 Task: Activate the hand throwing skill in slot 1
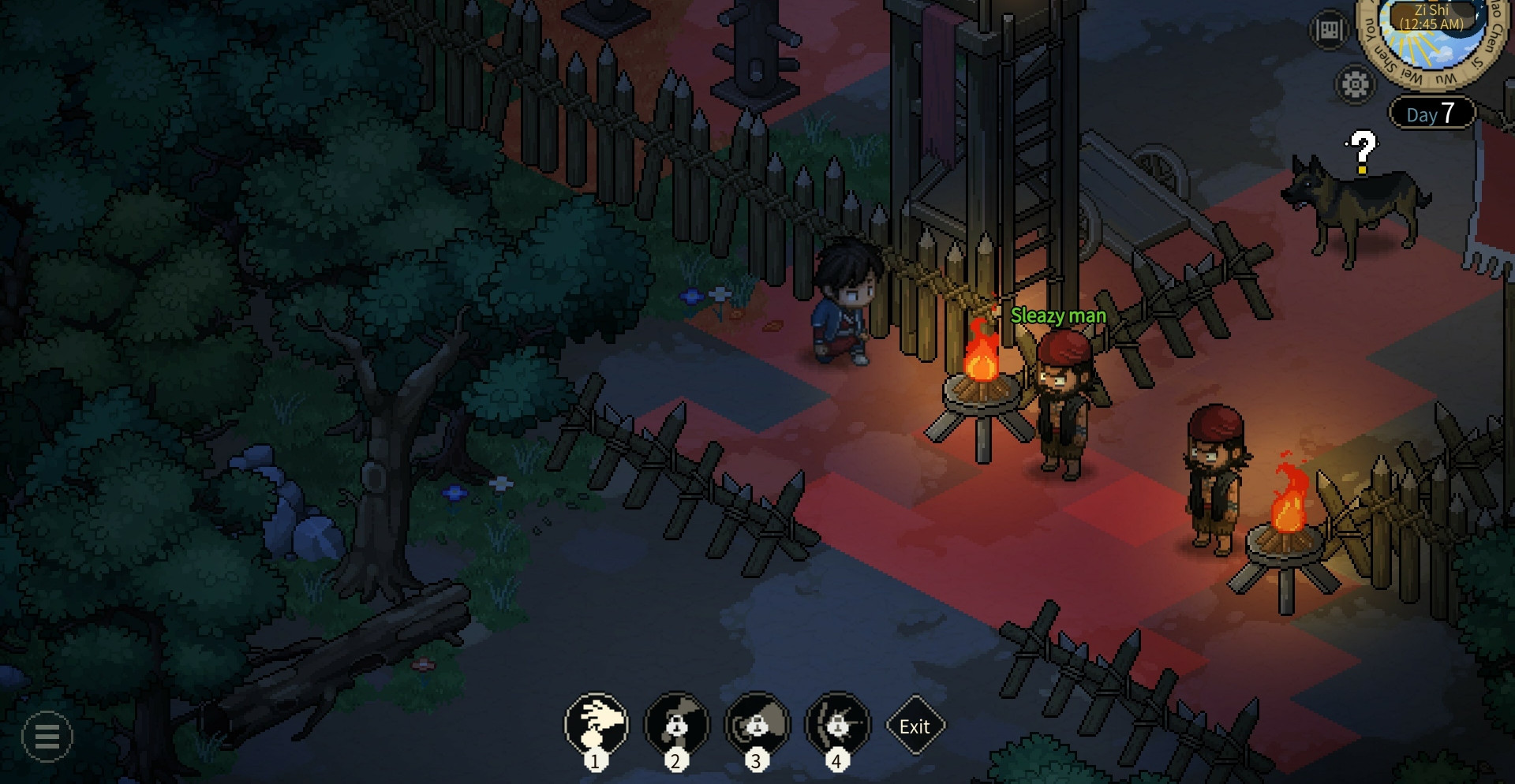click(x=597, y=724)
